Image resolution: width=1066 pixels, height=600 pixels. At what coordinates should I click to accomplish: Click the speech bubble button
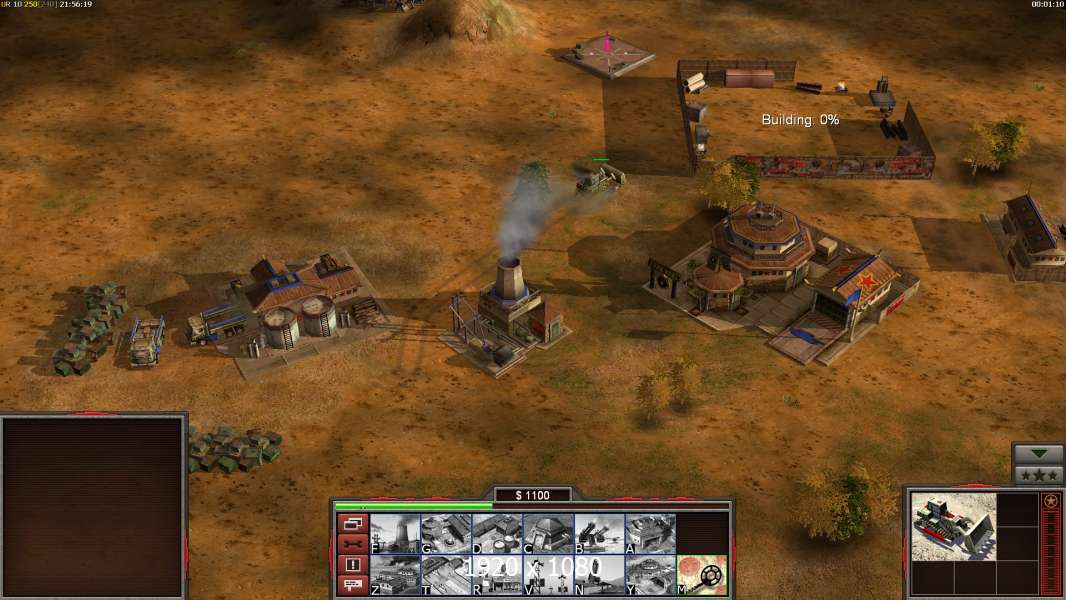(x=352, y=585)
